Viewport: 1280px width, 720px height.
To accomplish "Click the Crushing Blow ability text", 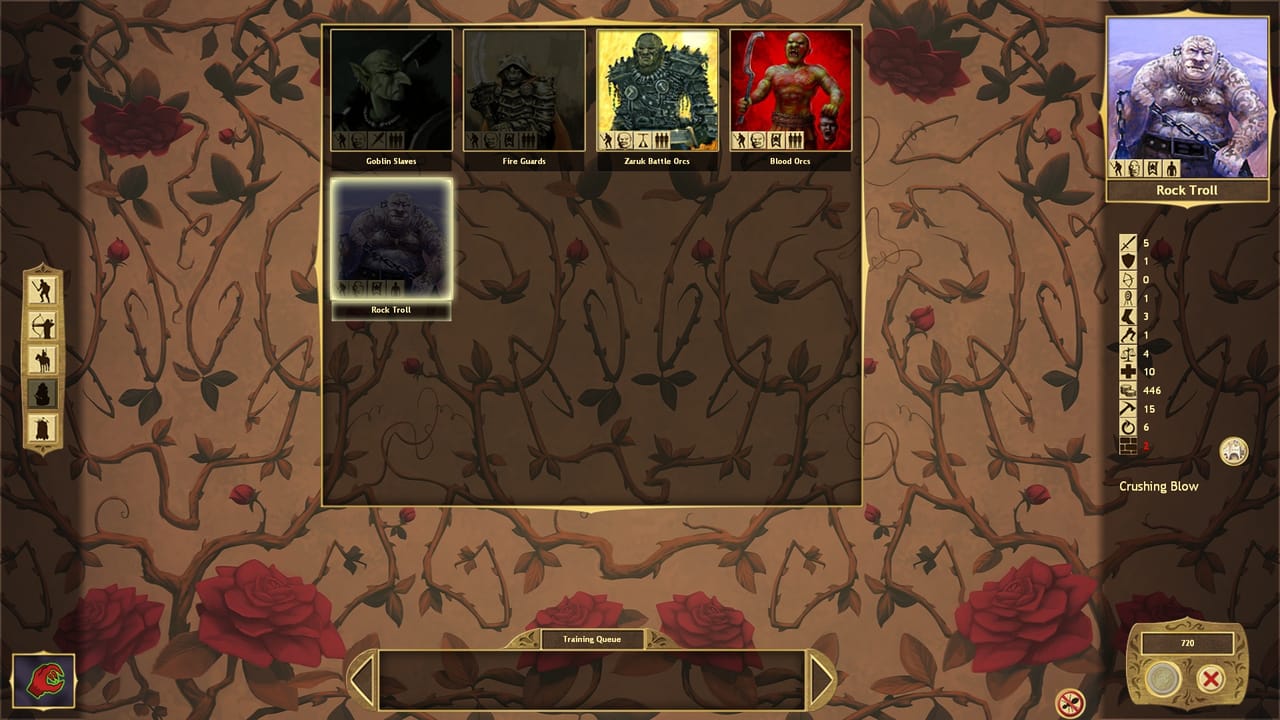I will pyautogui.click(x=1161, y=486).
